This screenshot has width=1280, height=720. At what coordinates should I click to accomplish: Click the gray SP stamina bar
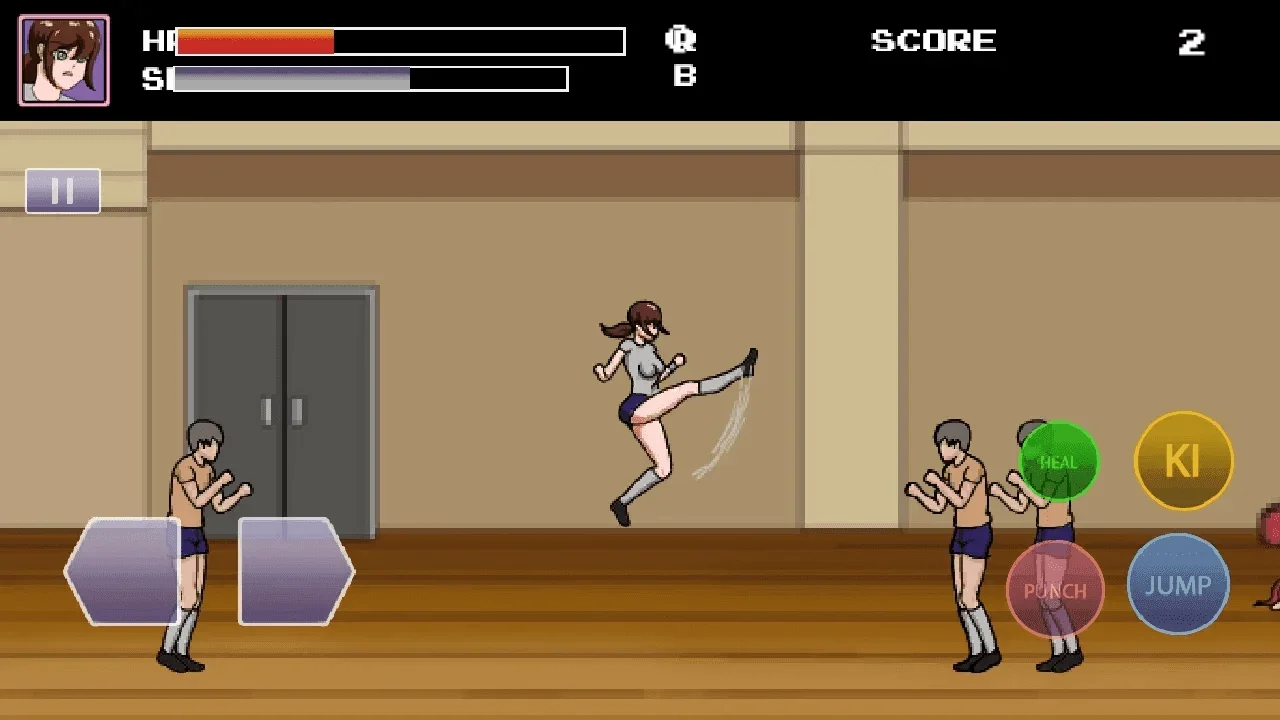pos(290,79)
